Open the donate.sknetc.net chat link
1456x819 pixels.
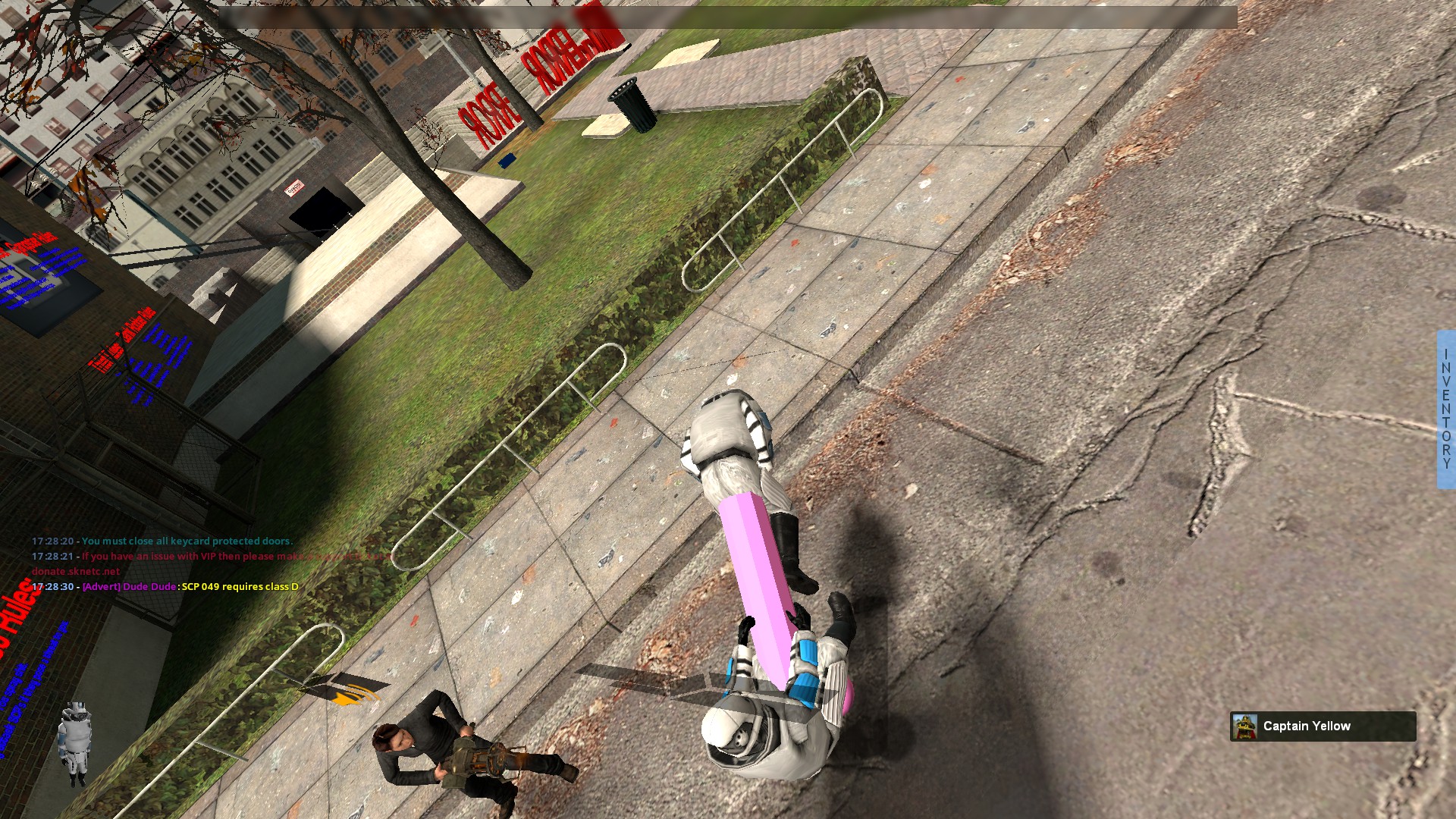tap(76, 571)
